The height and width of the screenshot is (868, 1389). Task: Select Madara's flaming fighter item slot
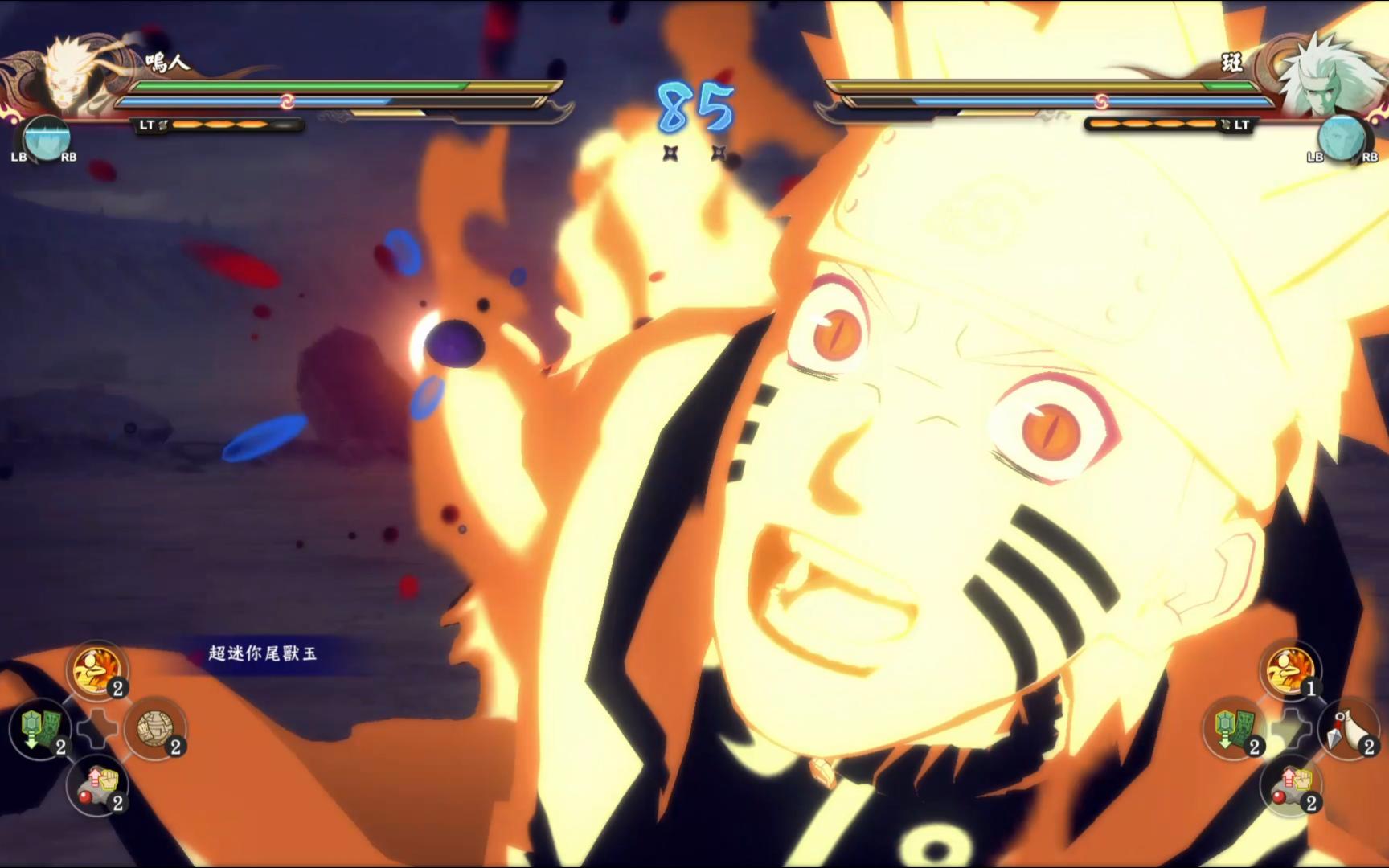point(1291,669)
